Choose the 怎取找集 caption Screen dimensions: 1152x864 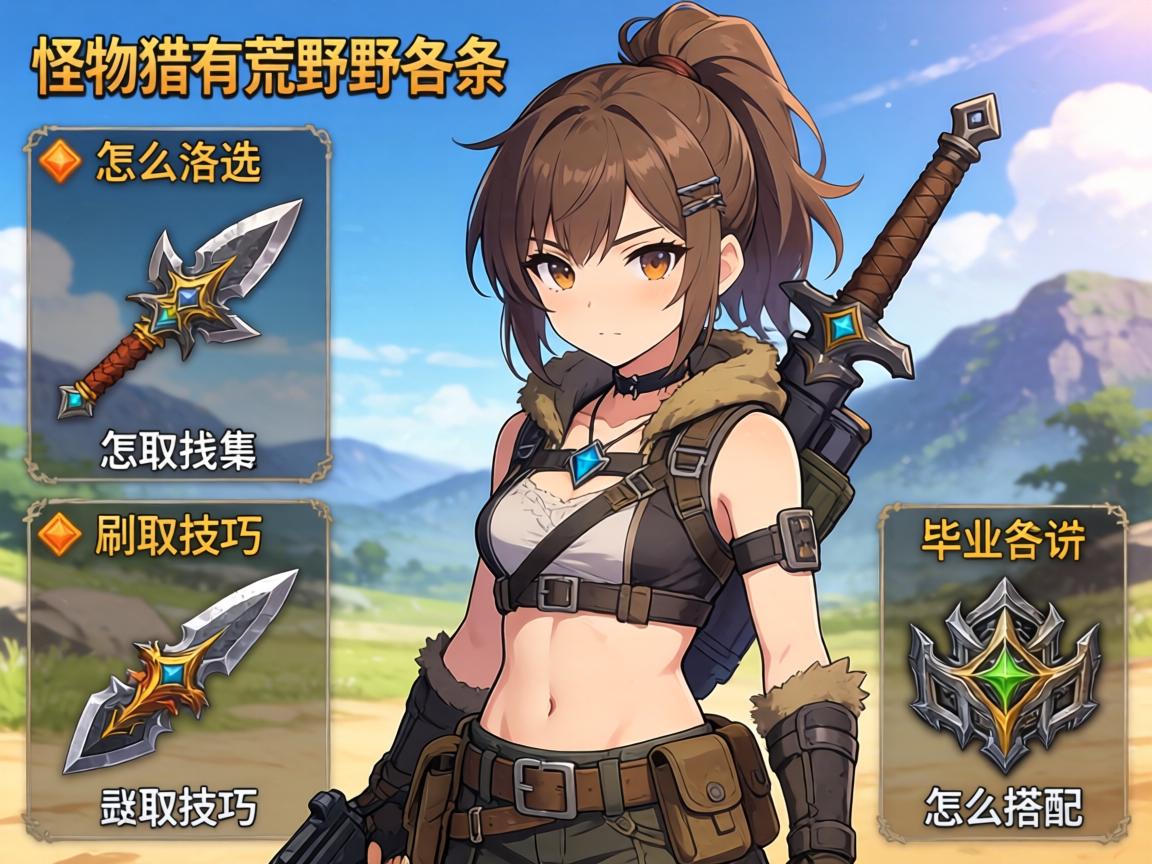coord(178,451)
